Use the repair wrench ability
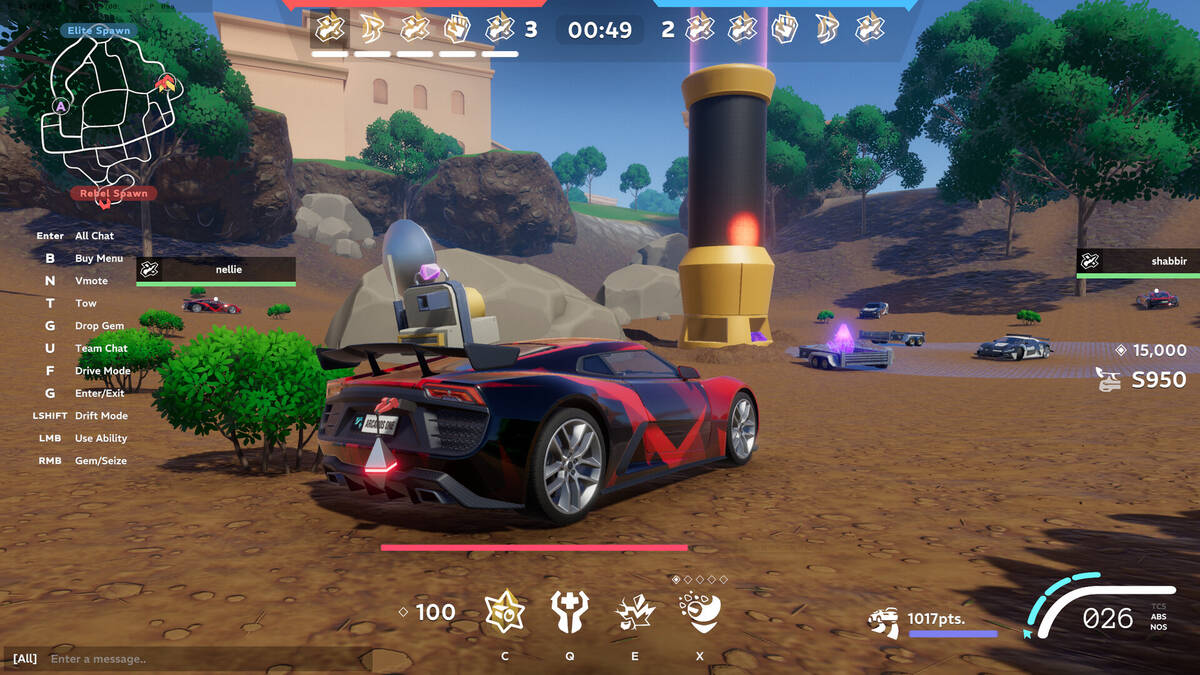 pyautogui.click(x=570, y=611)
